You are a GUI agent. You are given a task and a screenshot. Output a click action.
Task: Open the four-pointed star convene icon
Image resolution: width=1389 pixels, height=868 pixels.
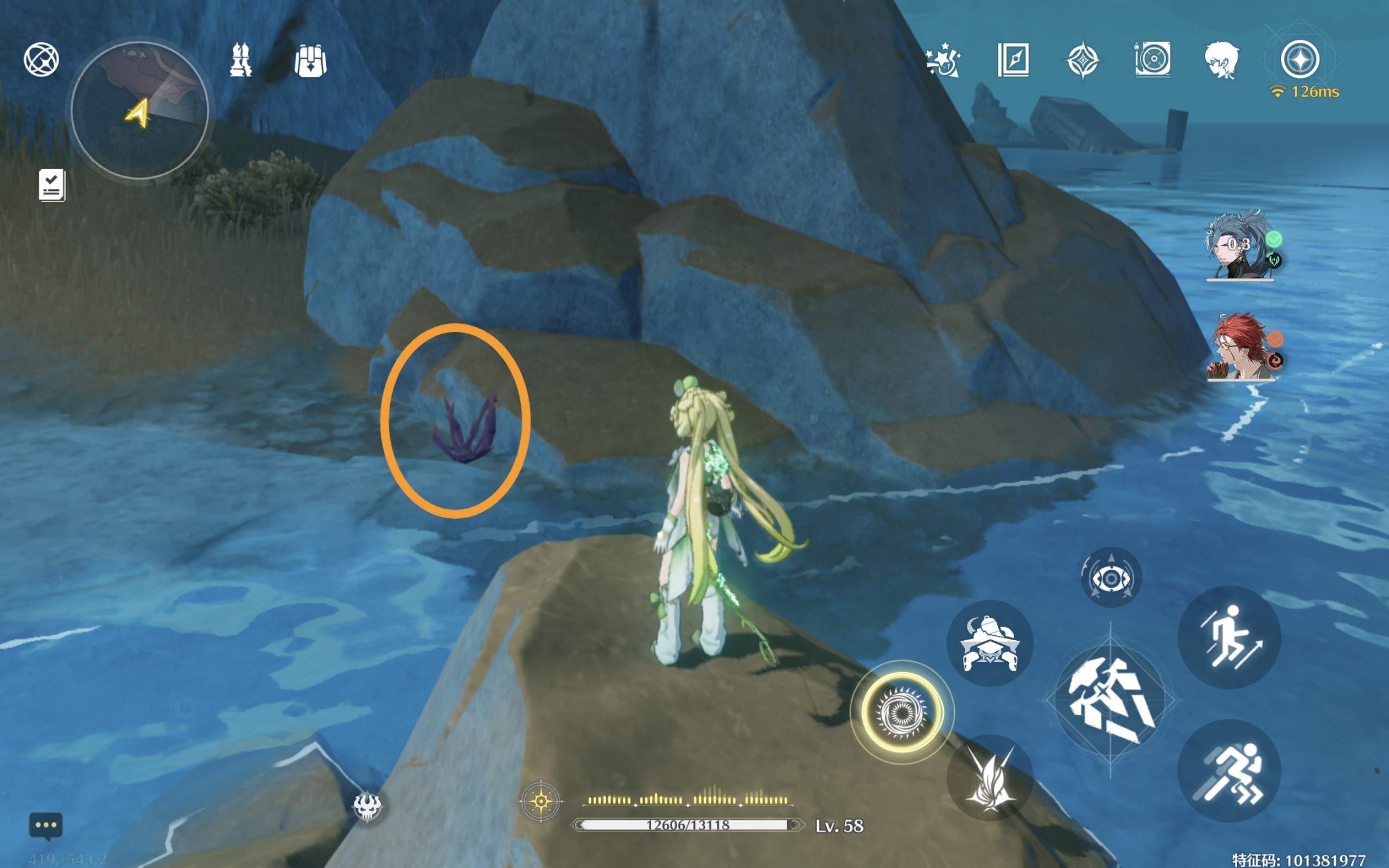point(1082,60)
